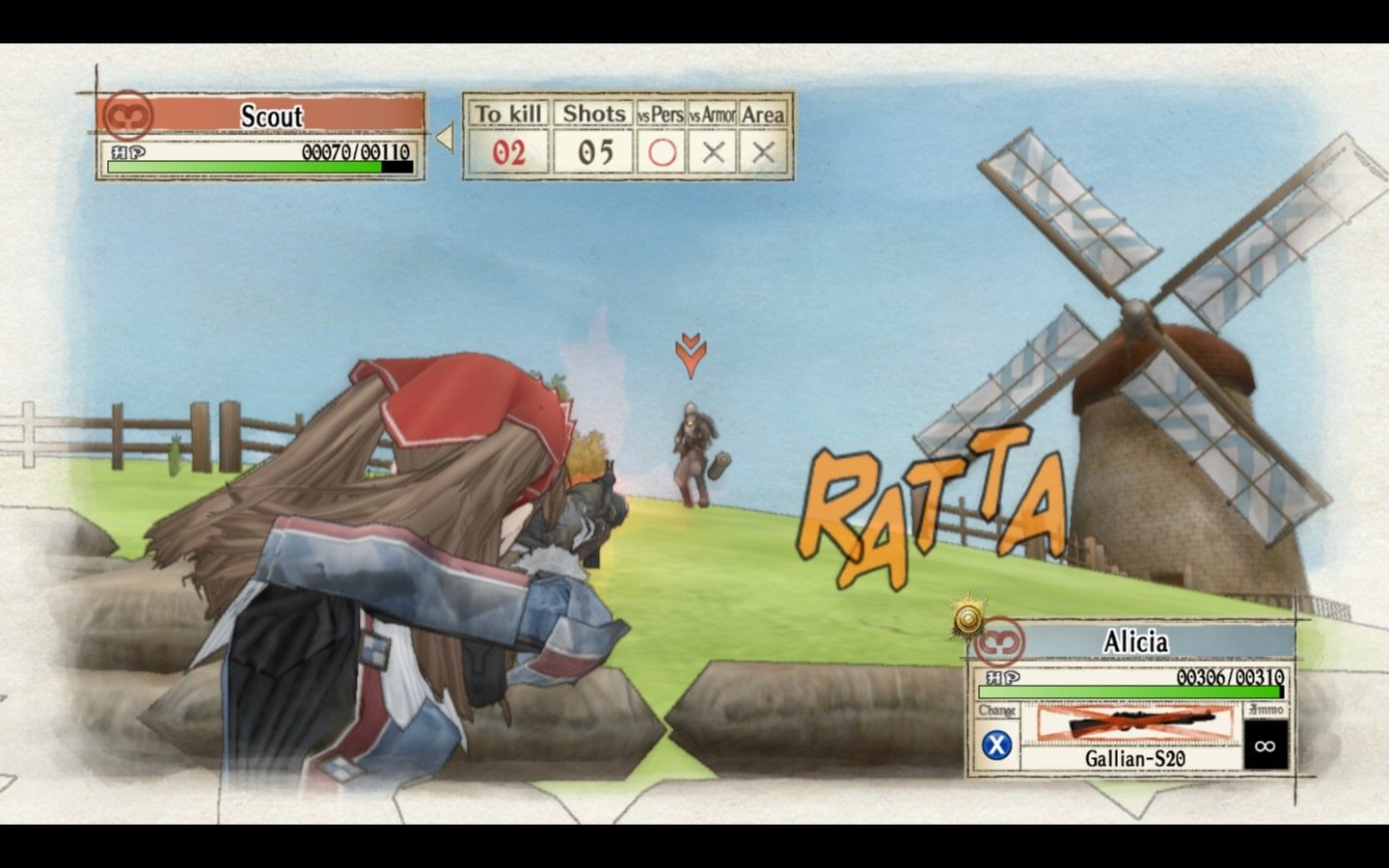Select the orange target marker above the enemy
1389x868 pixels.
tap(691, 356)
